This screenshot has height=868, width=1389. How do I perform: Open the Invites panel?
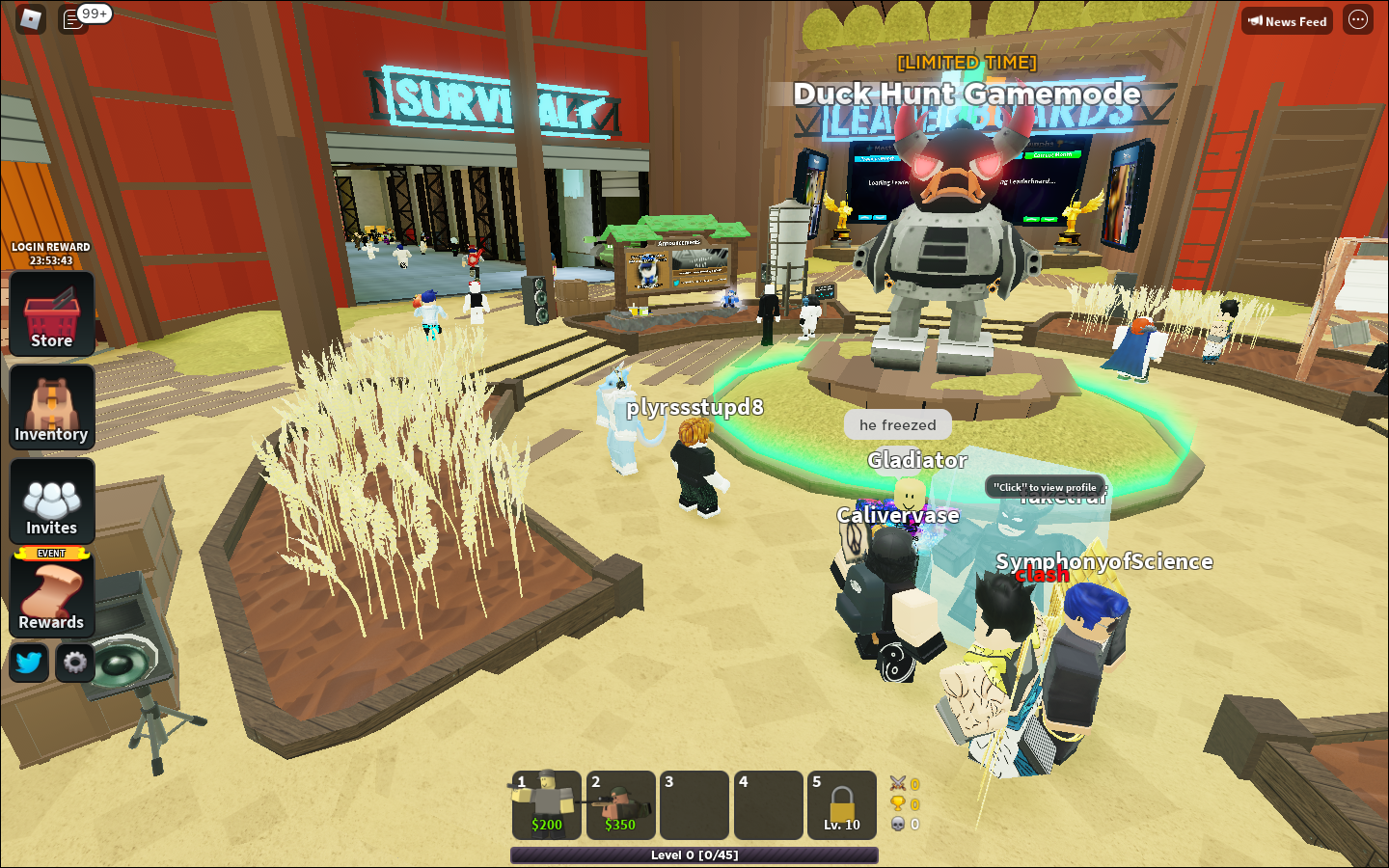[x=51, y=501]
